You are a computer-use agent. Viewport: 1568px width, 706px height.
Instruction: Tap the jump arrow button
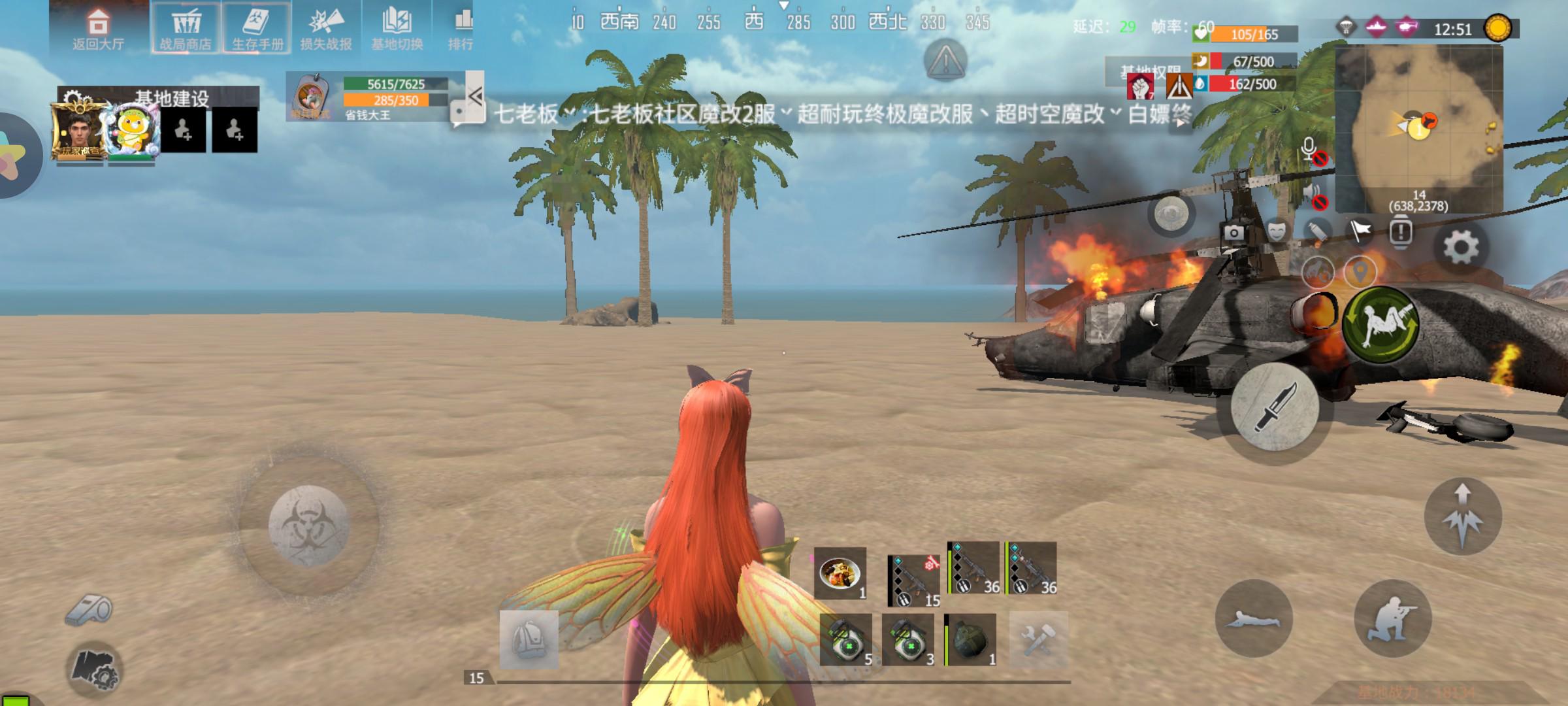point(1463,516)
